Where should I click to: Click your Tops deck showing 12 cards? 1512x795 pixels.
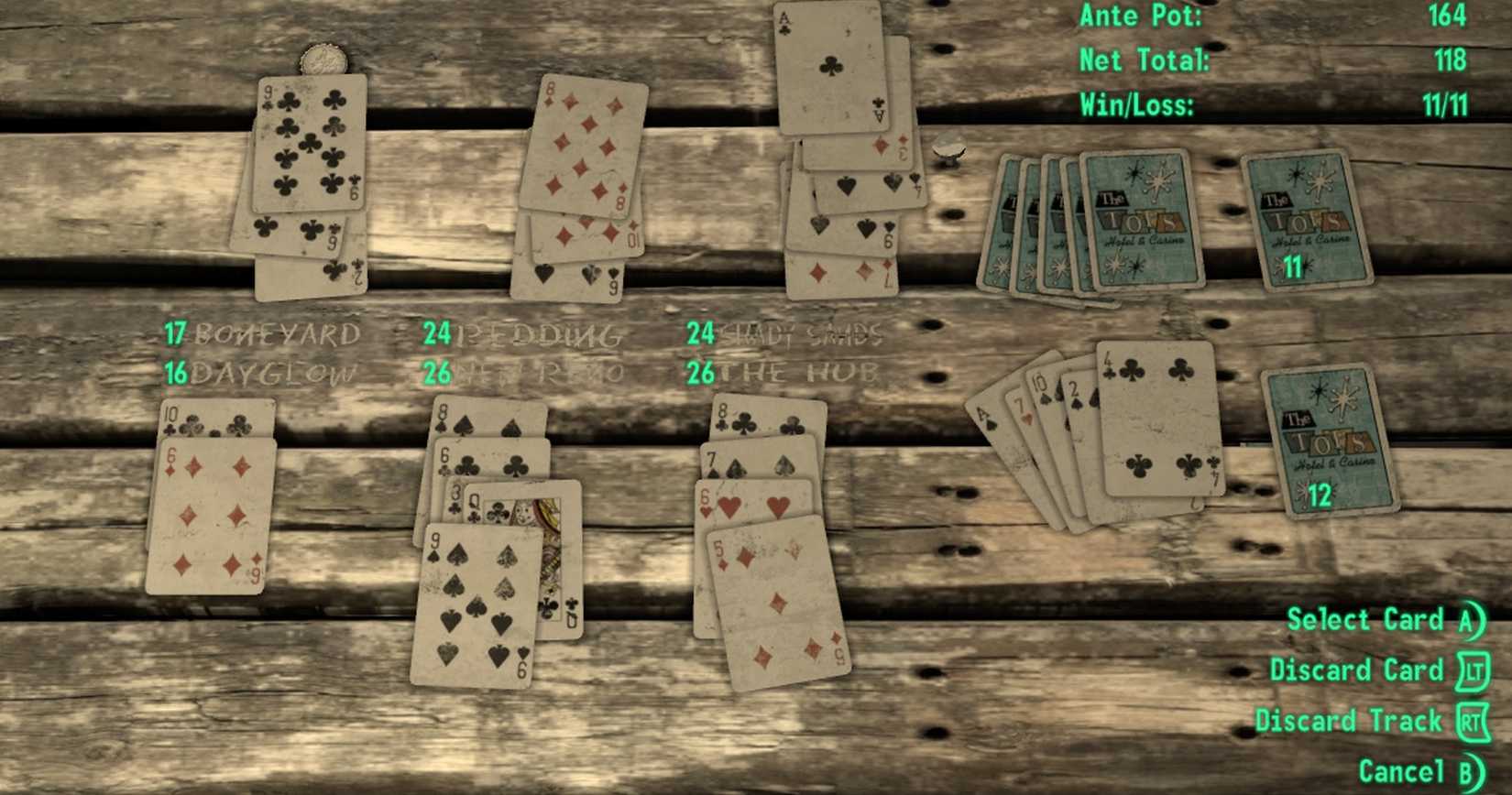click(x=1327, y=440)
